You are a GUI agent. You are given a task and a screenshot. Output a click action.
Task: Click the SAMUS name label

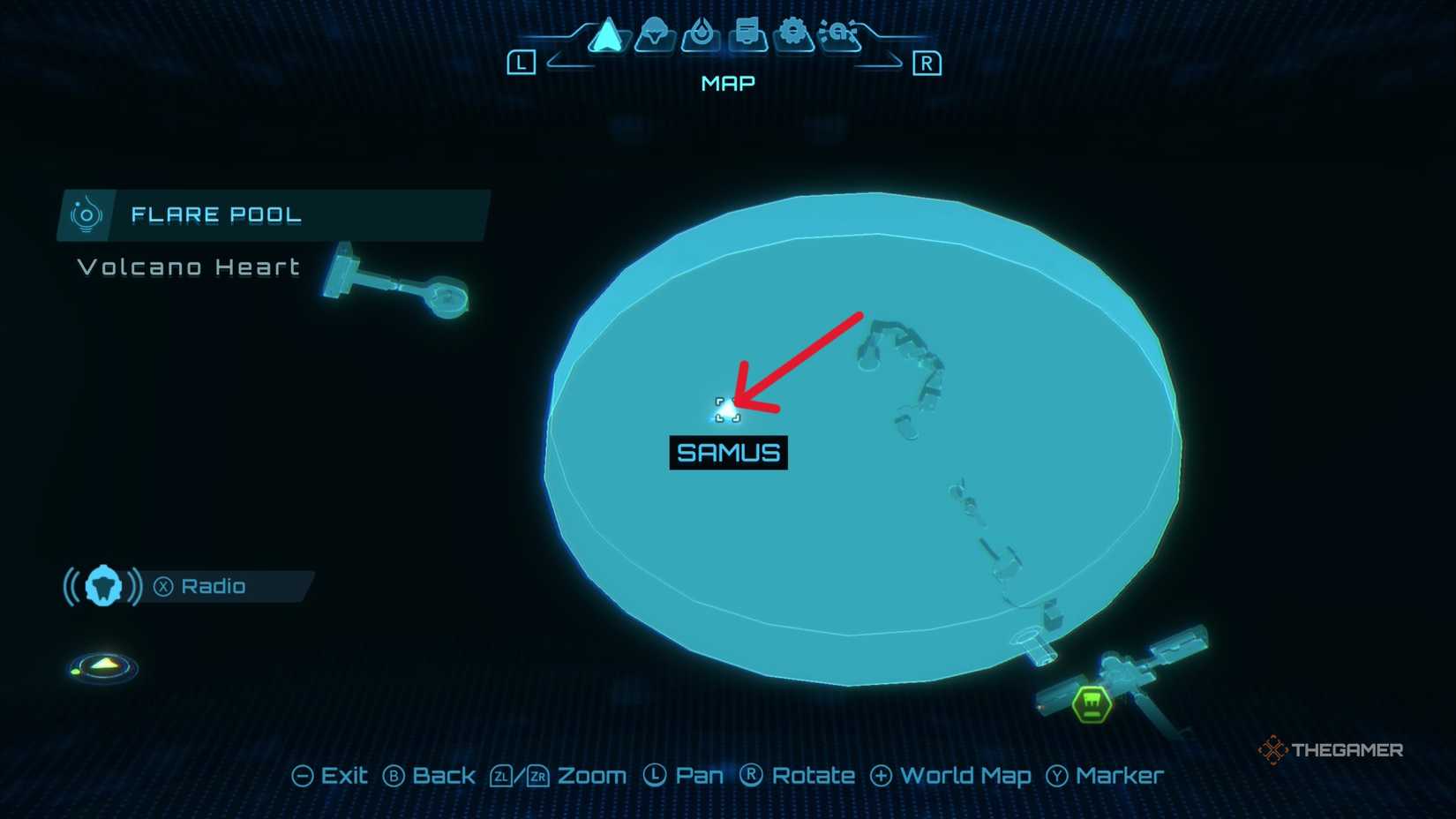tap(727, 453)
